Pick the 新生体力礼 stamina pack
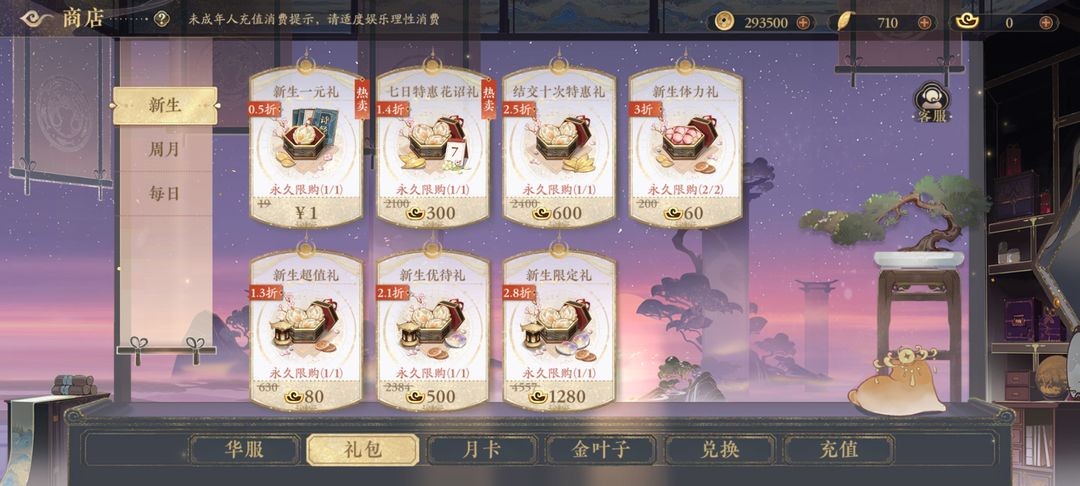The image size is (1080, 486). click(685, 147)
